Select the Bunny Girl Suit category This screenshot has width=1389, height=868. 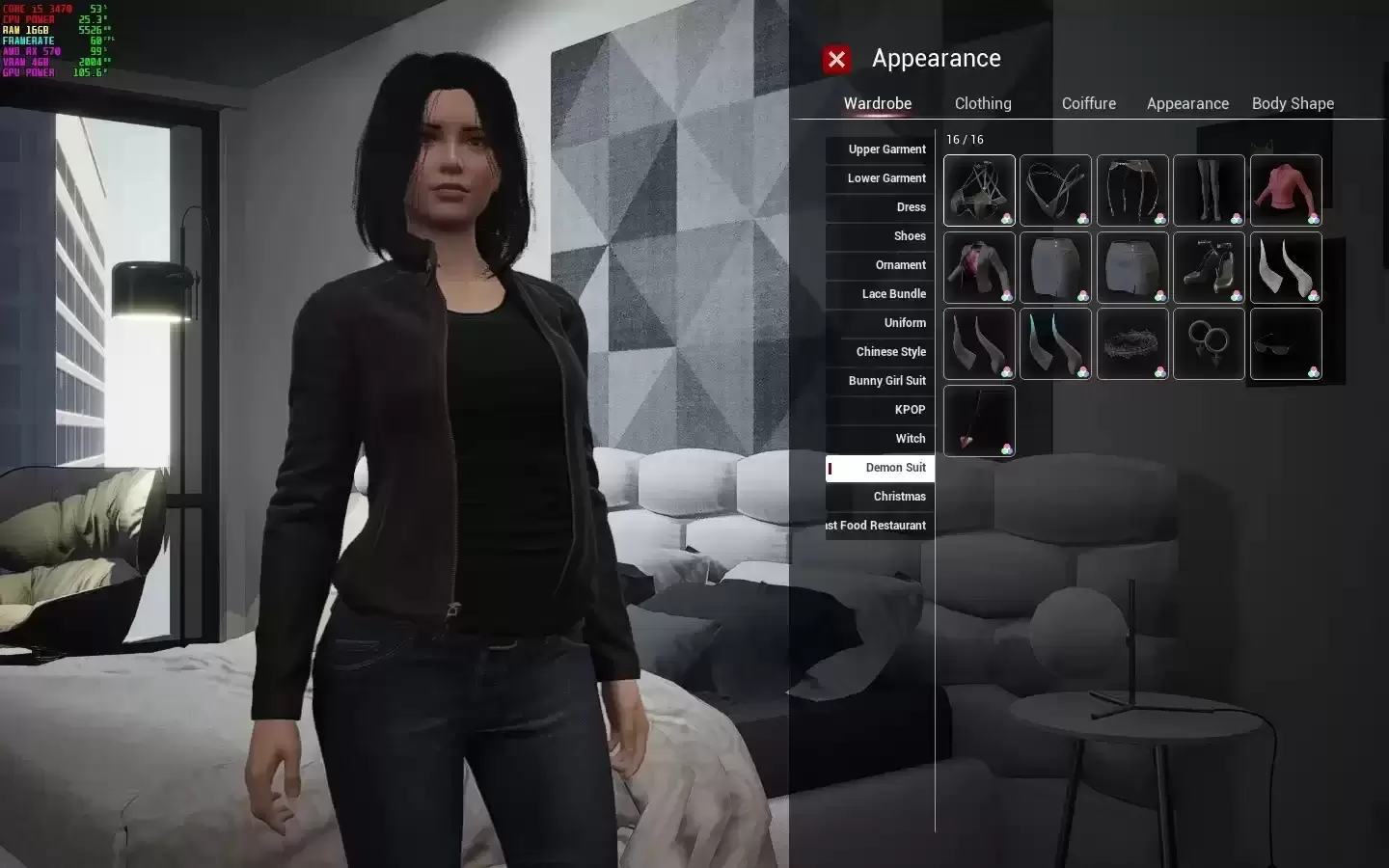881,381
